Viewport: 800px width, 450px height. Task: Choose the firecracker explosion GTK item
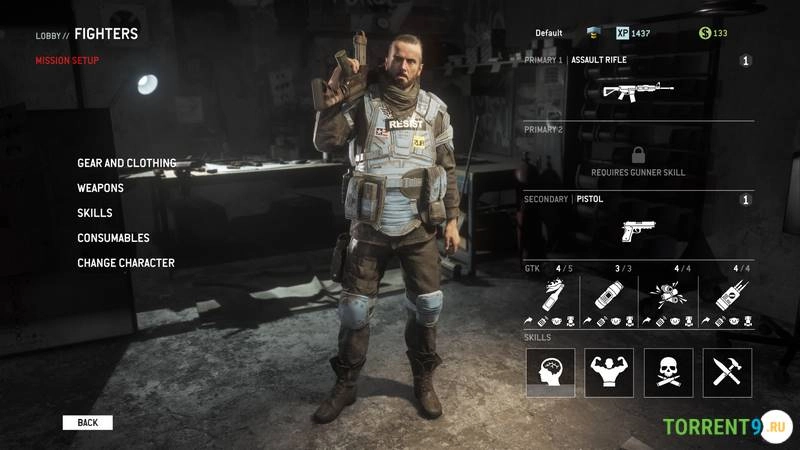(x=668, y=294)
